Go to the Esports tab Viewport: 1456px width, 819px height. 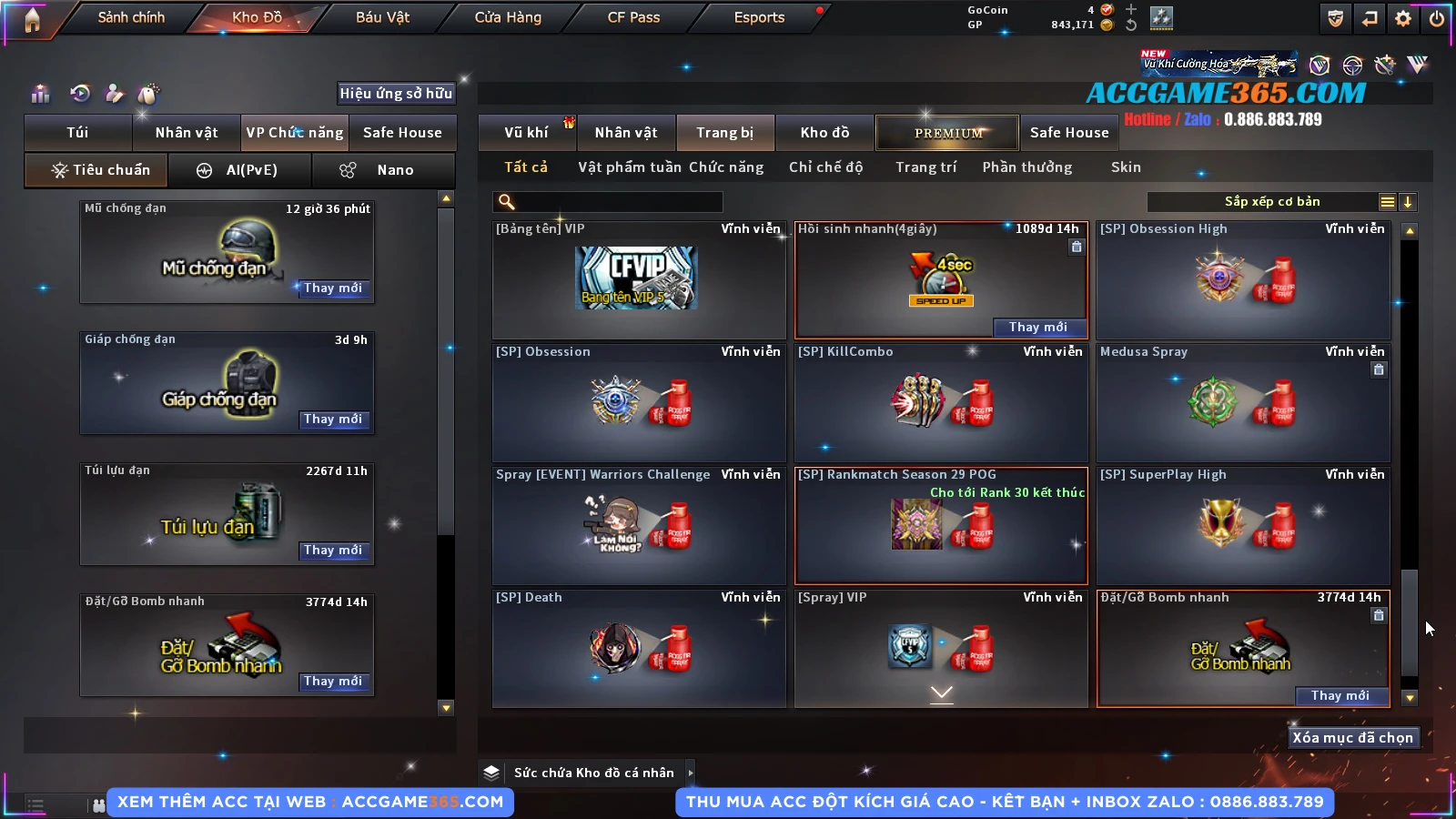(x=759, y=17)
